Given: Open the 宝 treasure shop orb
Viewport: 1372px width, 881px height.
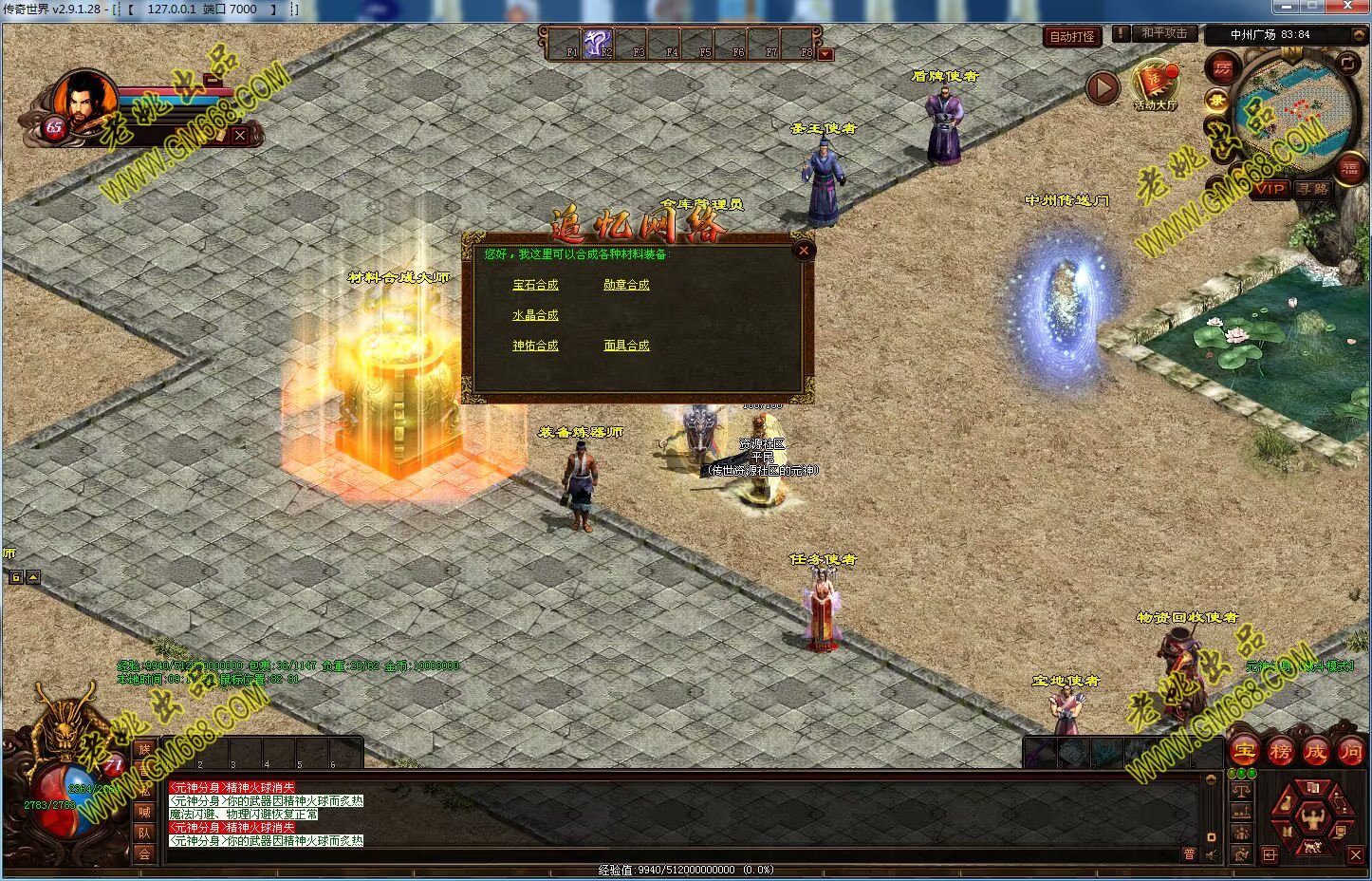Looking at the screenshot, I should [x=1244, y=751].
